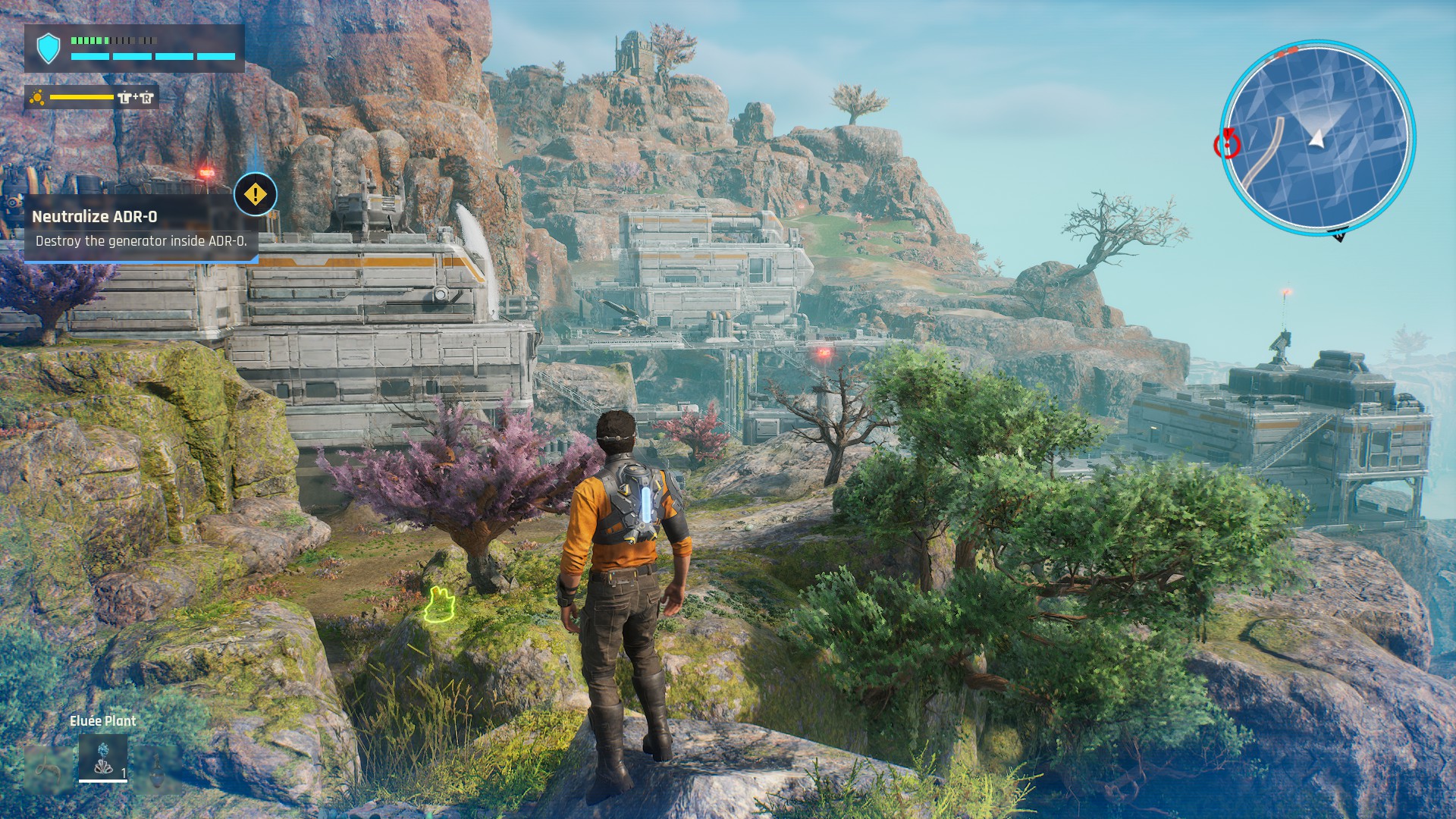Screen dimensions: 1456x819
Task: Click the blue shield icon
Action: [49, 49]
